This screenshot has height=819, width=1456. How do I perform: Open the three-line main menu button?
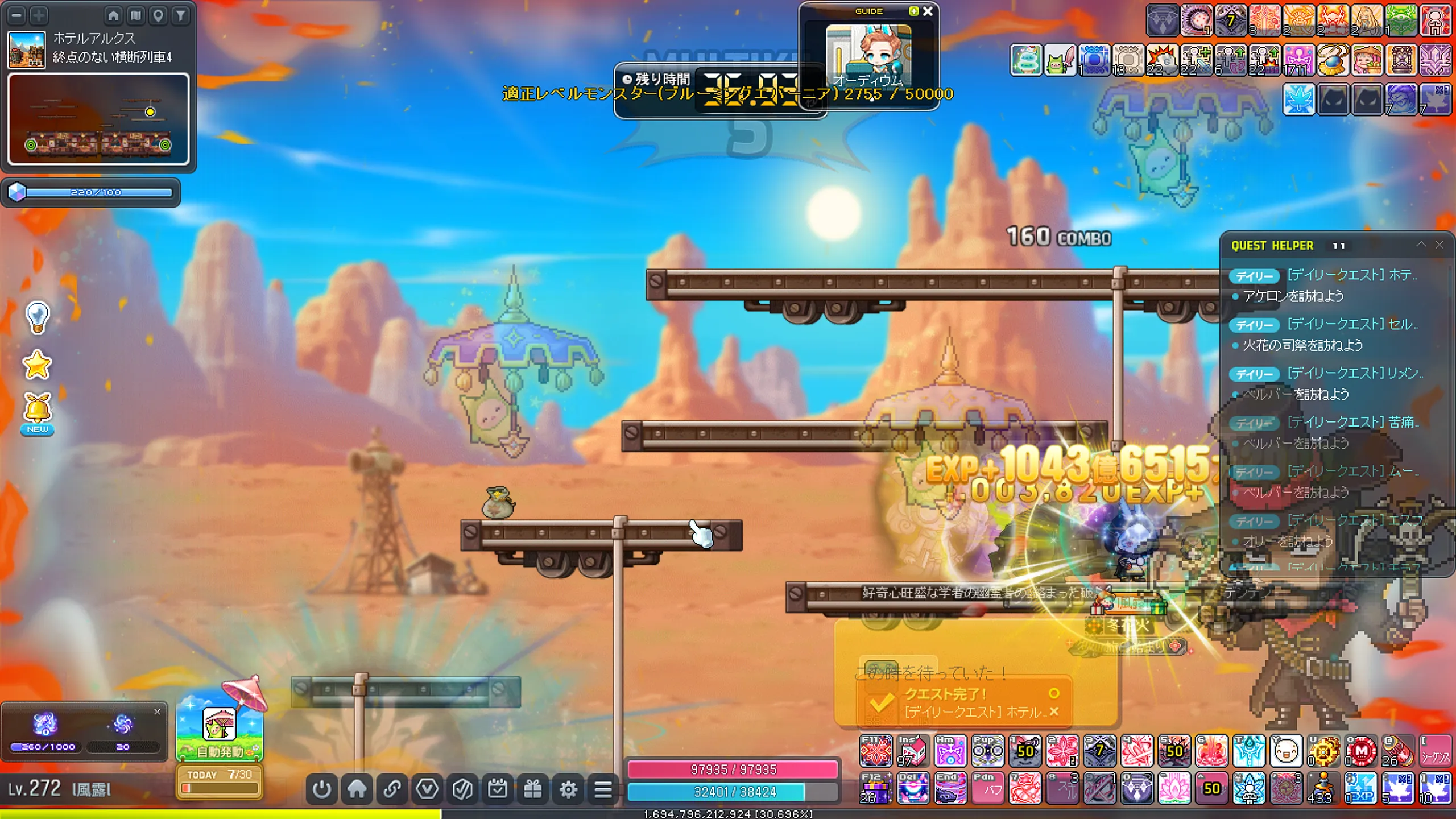click(x=603, y=789)
